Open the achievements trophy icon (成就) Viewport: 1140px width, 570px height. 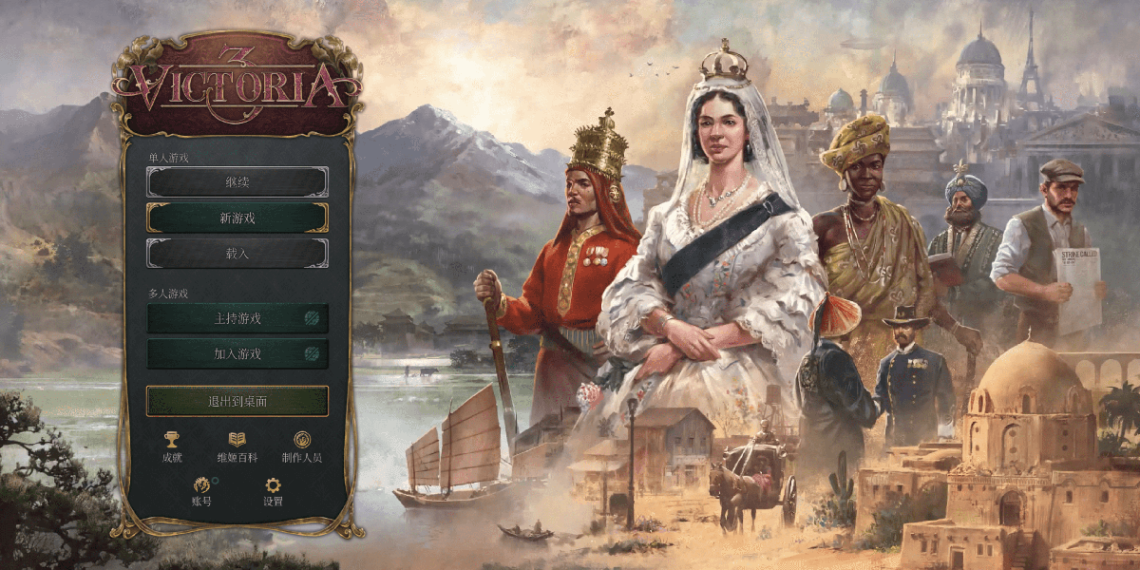point(172,441)
